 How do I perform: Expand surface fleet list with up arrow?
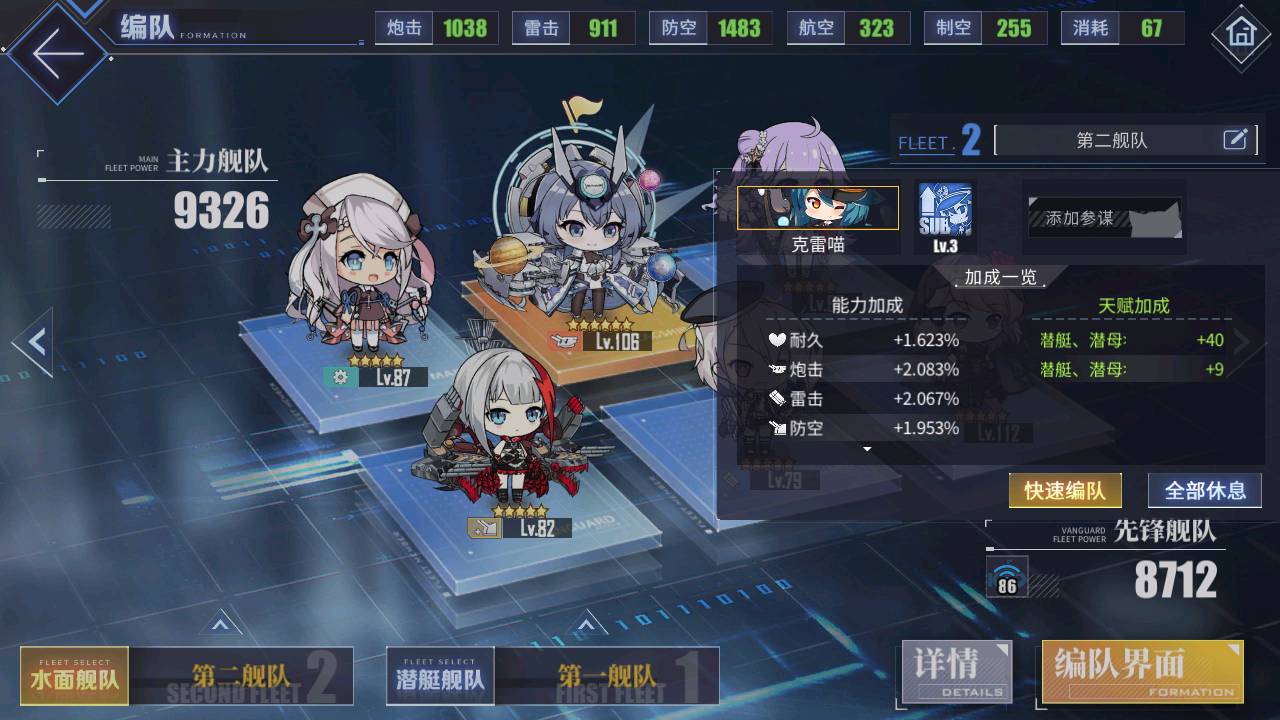[x=221, y=626]
